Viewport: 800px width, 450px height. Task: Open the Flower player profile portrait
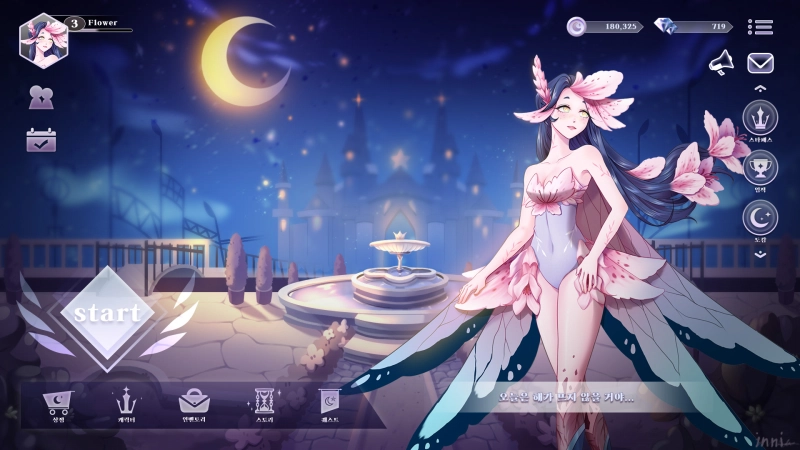[x=43, y=38]
